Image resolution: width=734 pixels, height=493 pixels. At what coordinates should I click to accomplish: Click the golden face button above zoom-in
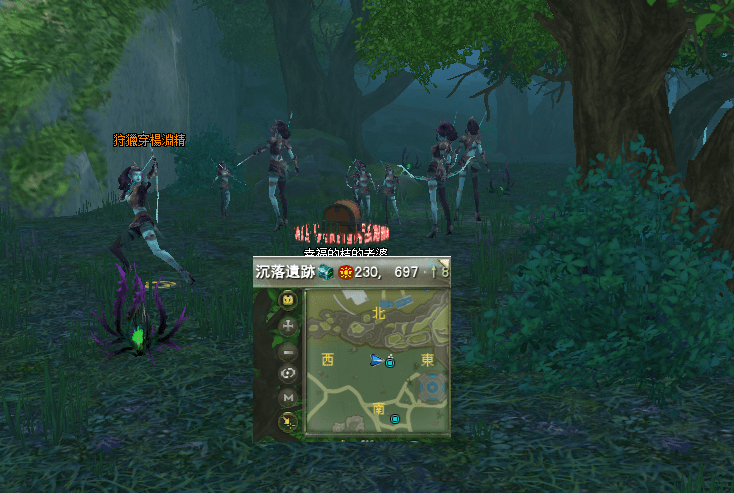point(289,300)
